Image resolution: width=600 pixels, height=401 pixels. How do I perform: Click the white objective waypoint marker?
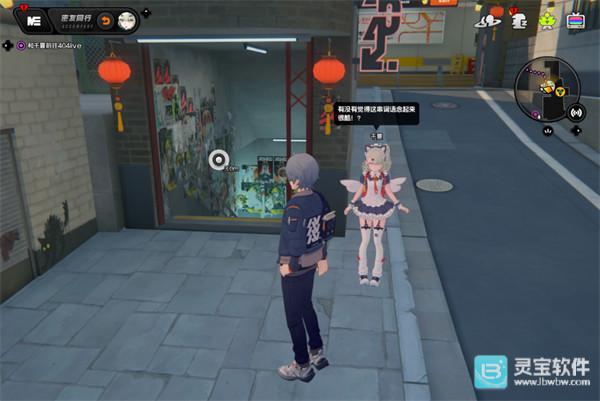219,158
